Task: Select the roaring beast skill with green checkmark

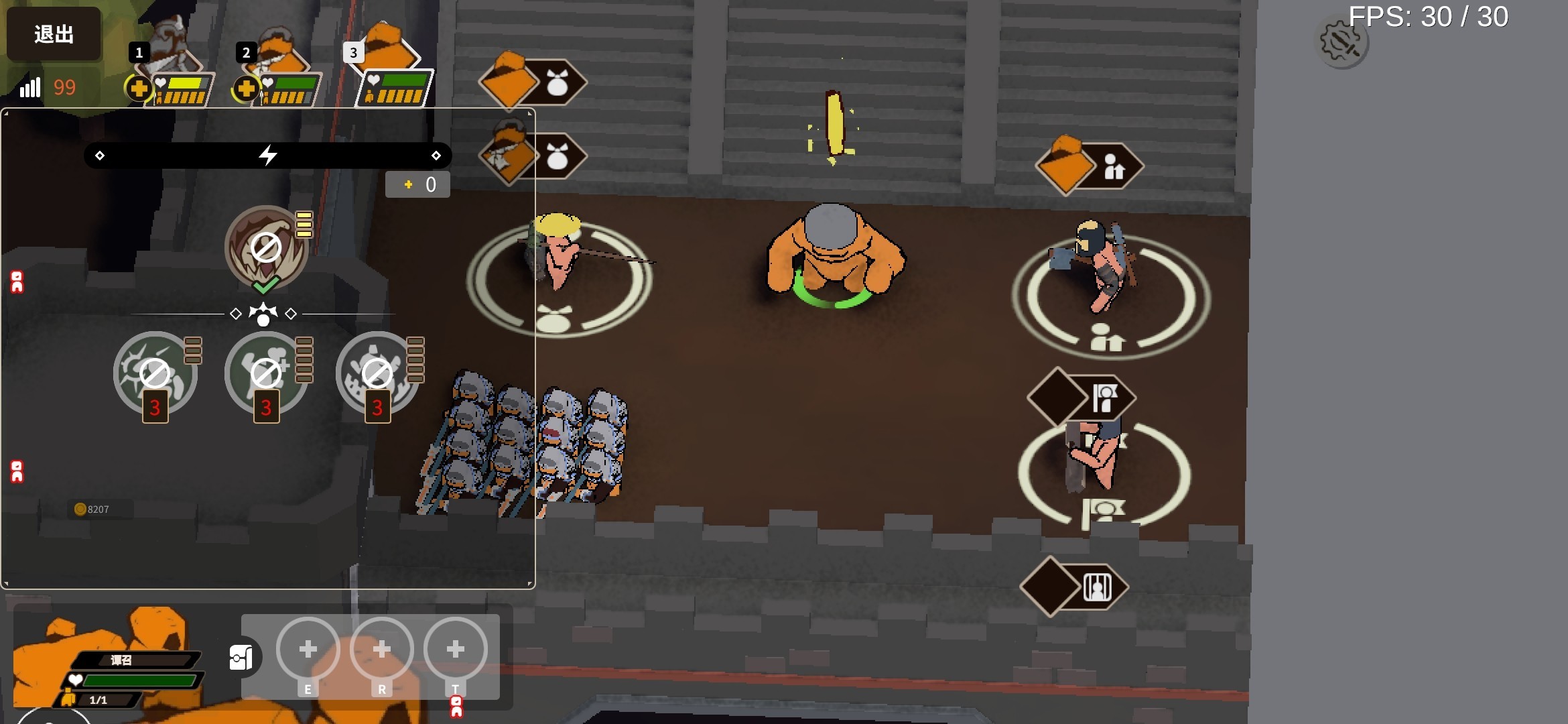Action: pos(266,248)
